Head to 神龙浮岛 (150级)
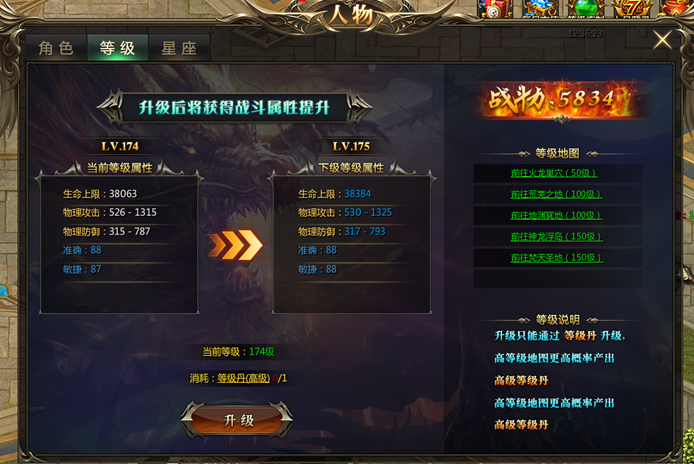Screen dimensions: 694x464 tap(556, 237)
